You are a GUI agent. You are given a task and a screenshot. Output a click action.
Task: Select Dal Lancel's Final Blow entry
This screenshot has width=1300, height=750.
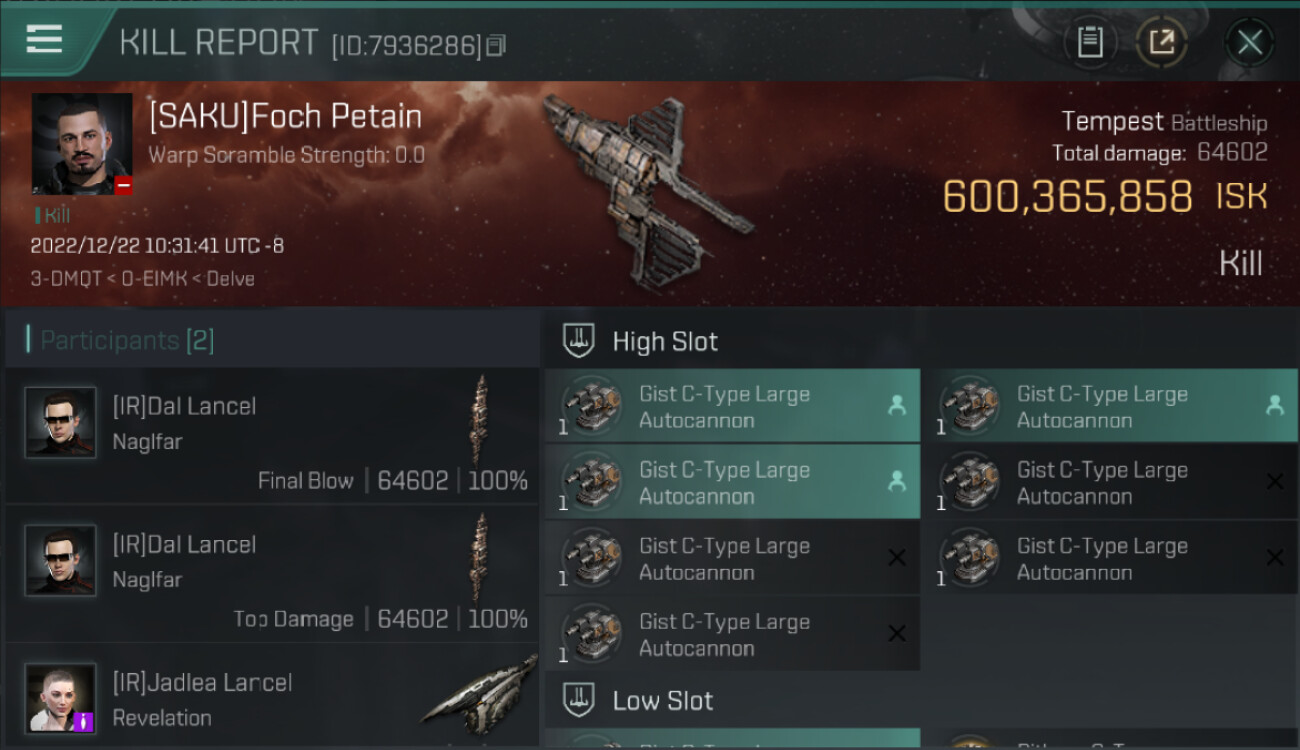coord(272,436)
